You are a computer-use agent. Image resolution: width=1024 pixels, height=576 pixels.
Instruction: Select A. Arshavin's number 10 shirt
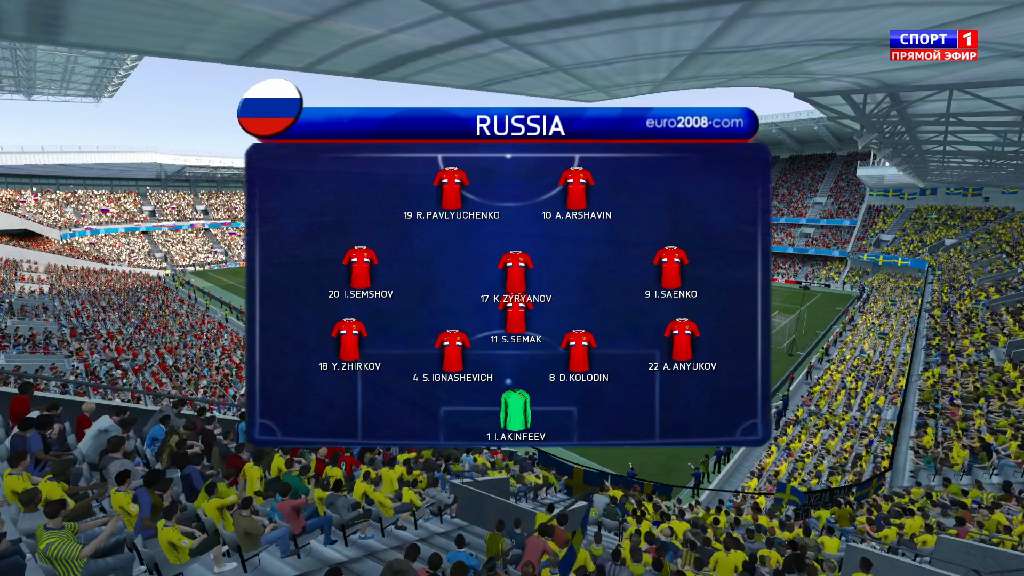coord(576,188)
